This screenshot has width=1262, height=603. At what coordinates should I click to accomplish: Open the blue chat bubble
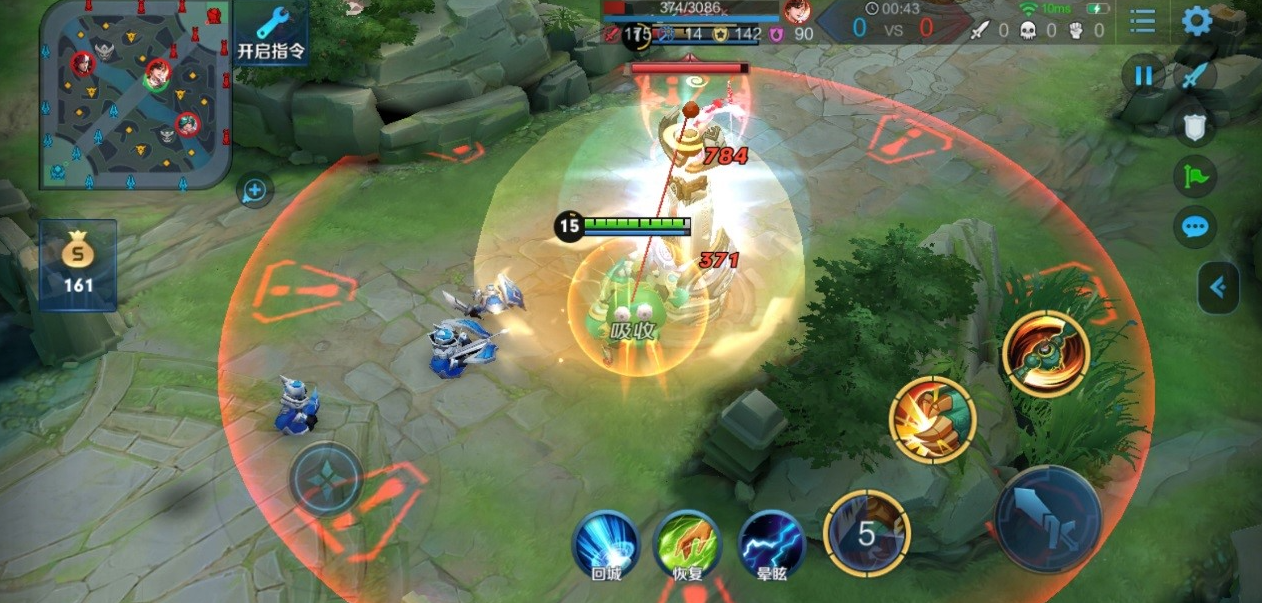(1196, 227)
